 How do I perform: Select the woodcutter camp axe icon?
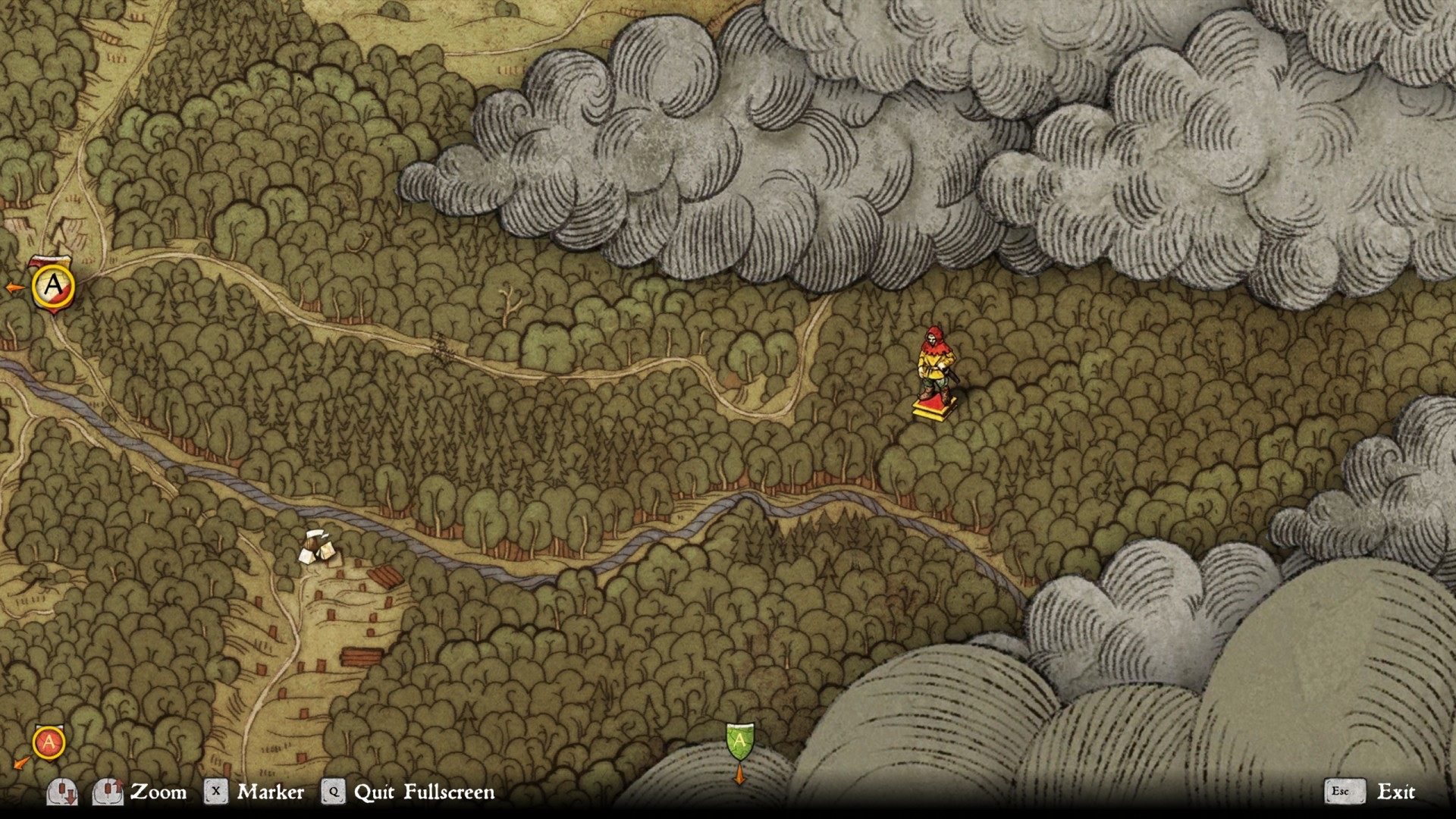(x=318, y=546)
